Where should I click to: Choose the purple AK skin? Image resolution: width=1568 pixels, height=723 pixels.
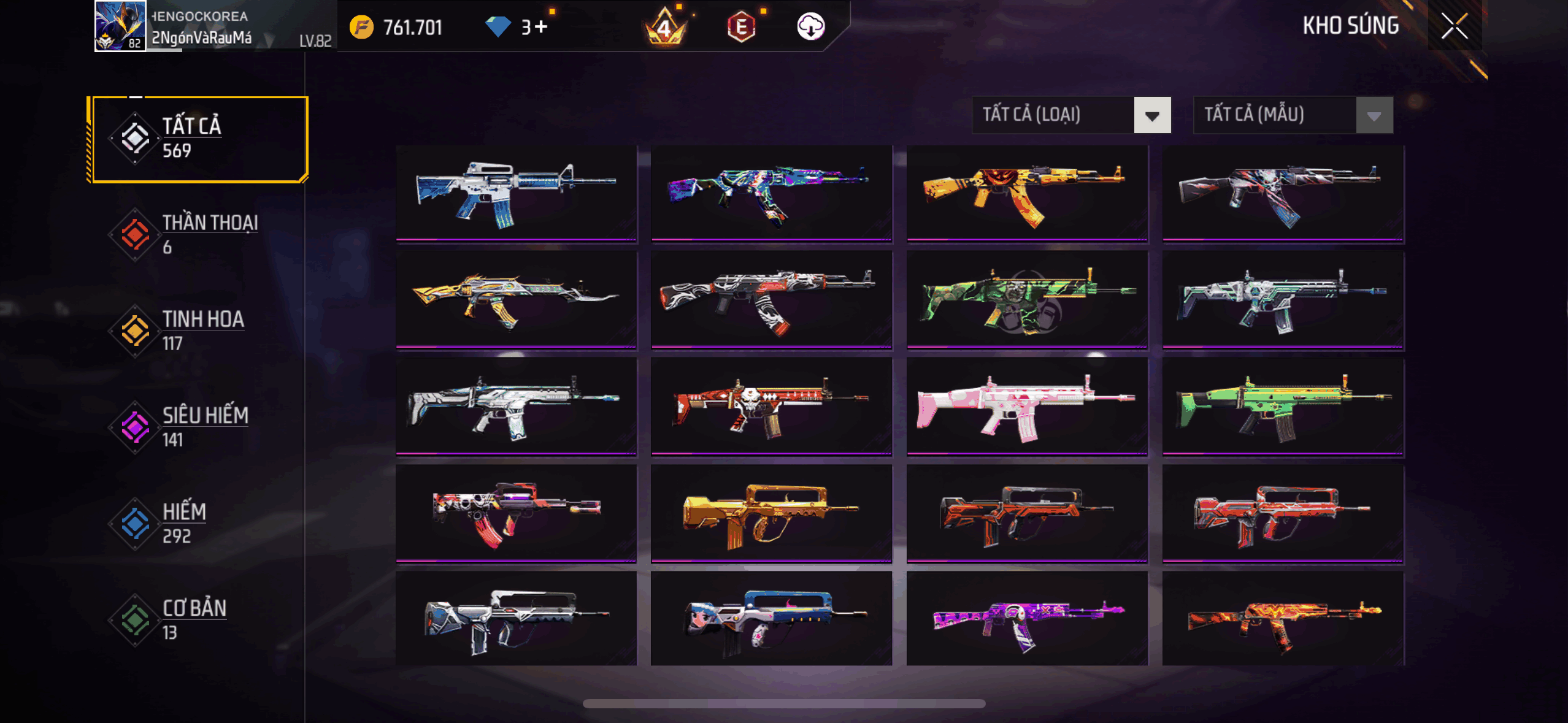point(1027,619)
